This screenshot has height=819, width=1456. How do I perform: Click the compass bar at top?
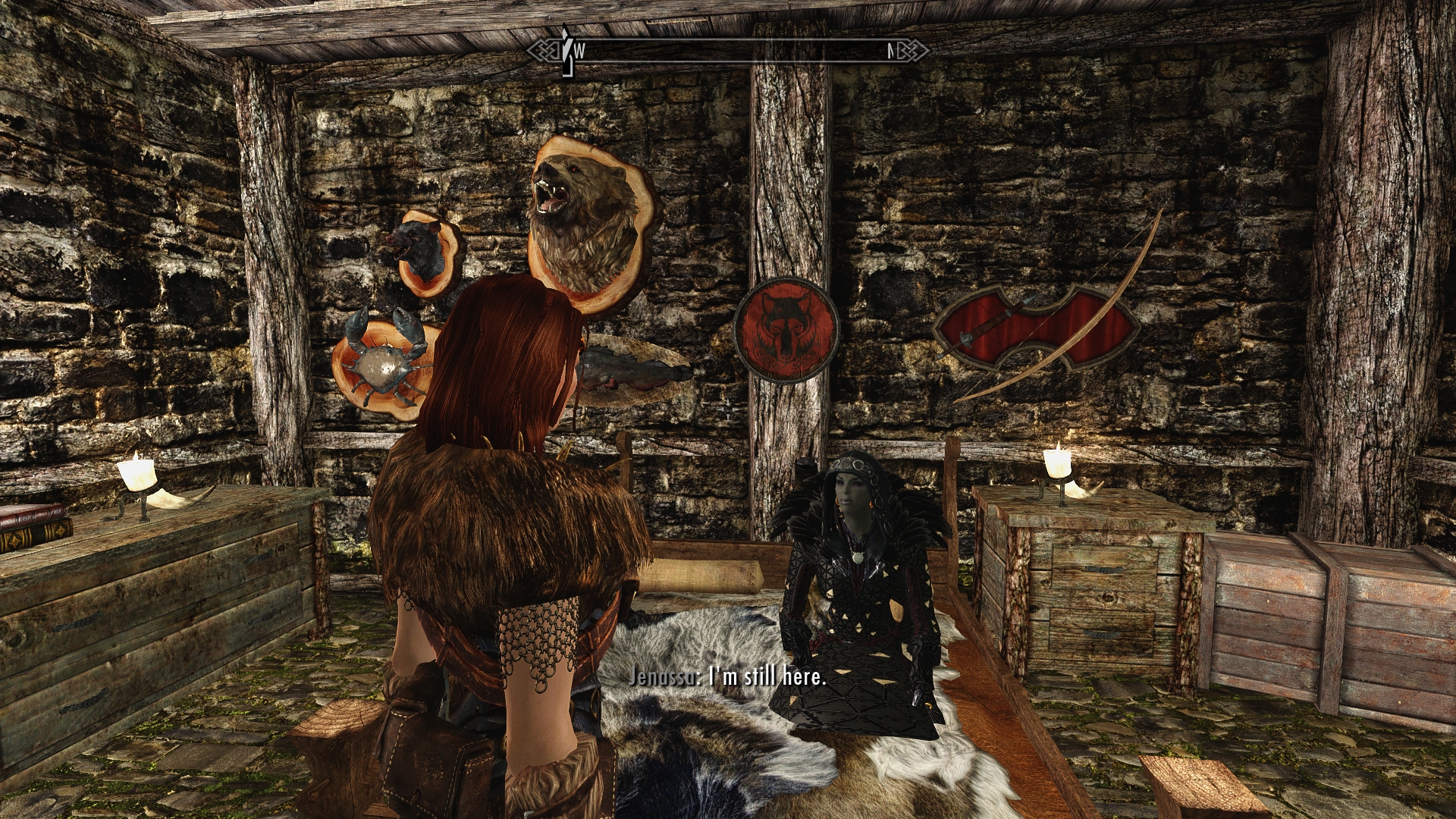(x=728, y=51)
